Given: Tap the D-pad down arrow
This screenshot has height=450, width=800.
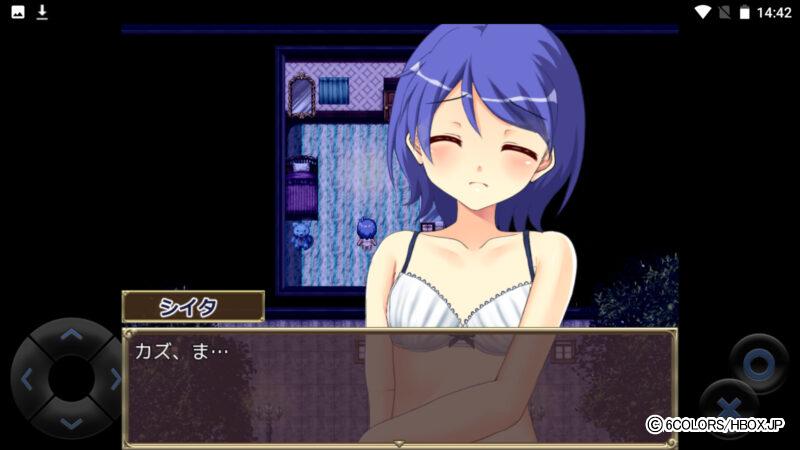Looking at the screenshot, I should pos(70,422).
